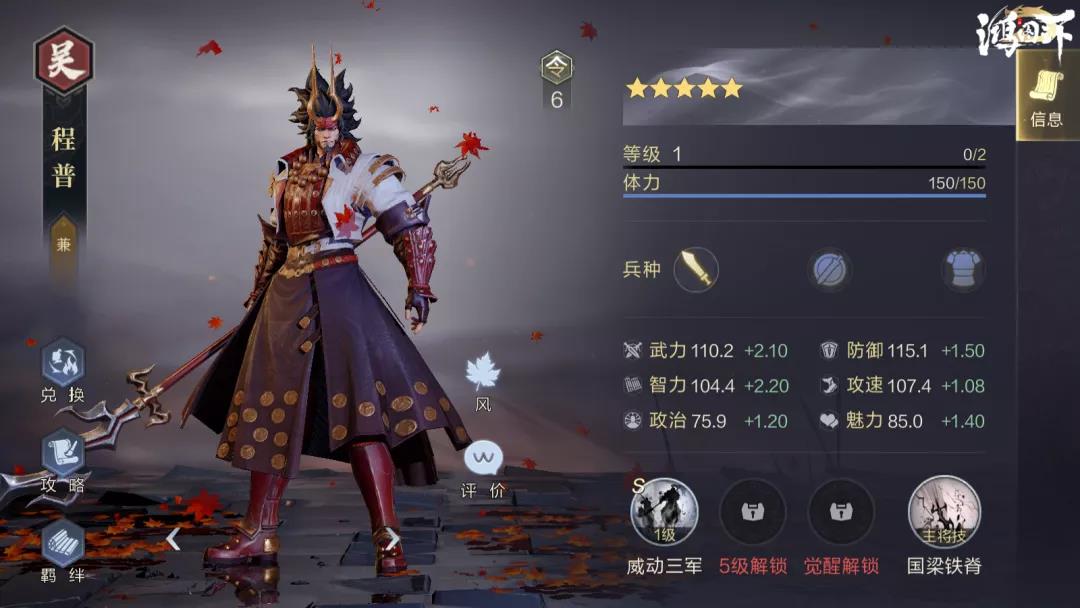The width and height of the screenshot is (1080, 608).
Task: Show the next hero with right arrow
Action: point(392,539)
